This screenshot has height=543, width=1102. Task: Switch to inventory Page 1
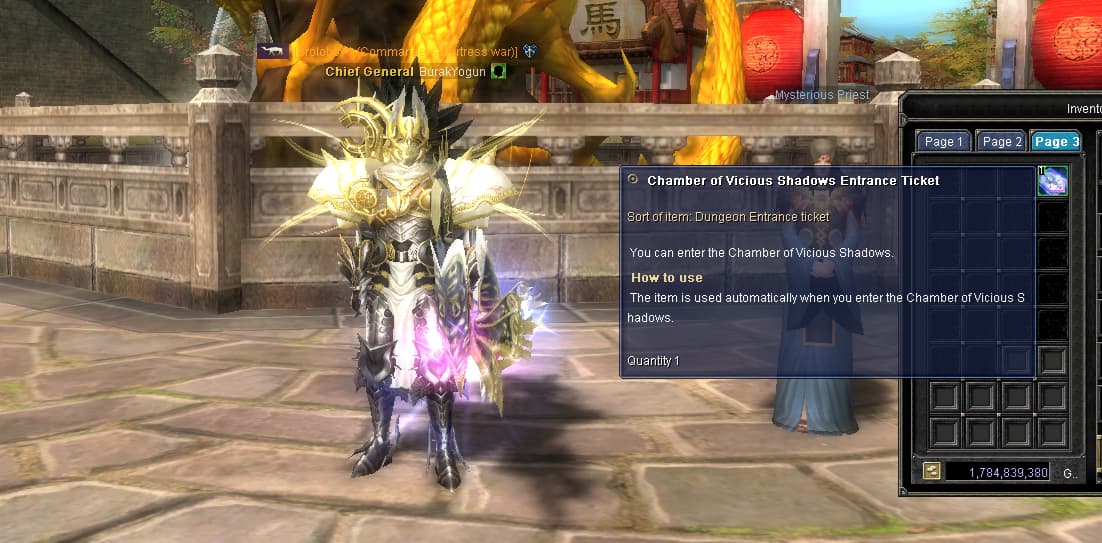pos(943,142)
